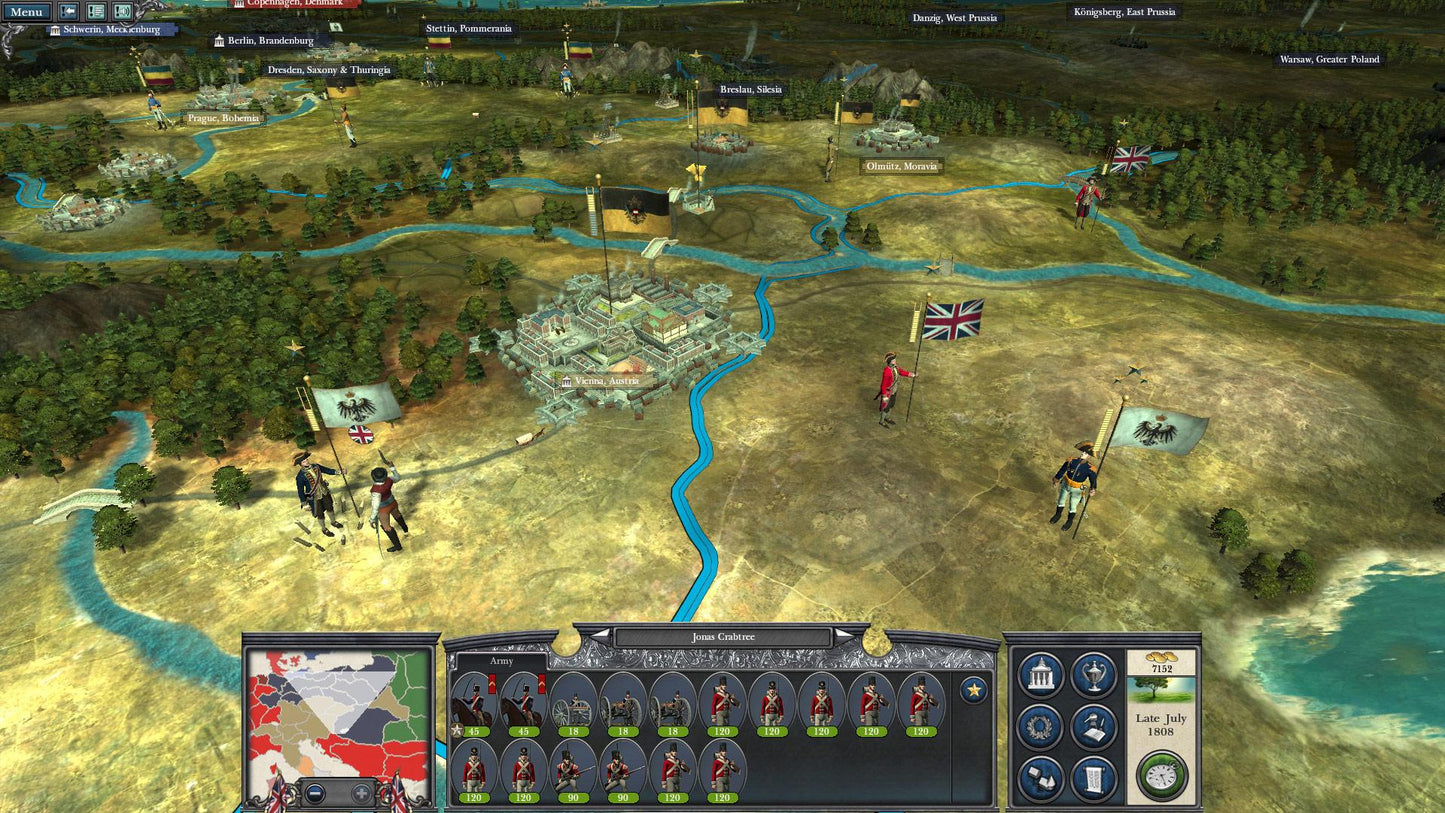Open the scroll objectives icon
The image size is (1445, 813).
click(x=1095, y=775)
